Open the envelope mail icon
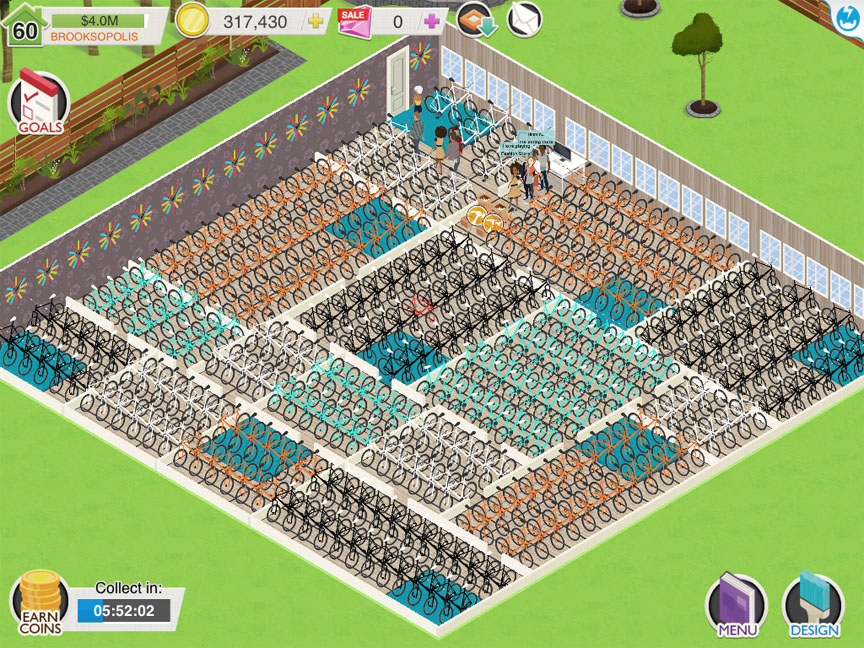The image size is (864, 648). tap(524, 19)
